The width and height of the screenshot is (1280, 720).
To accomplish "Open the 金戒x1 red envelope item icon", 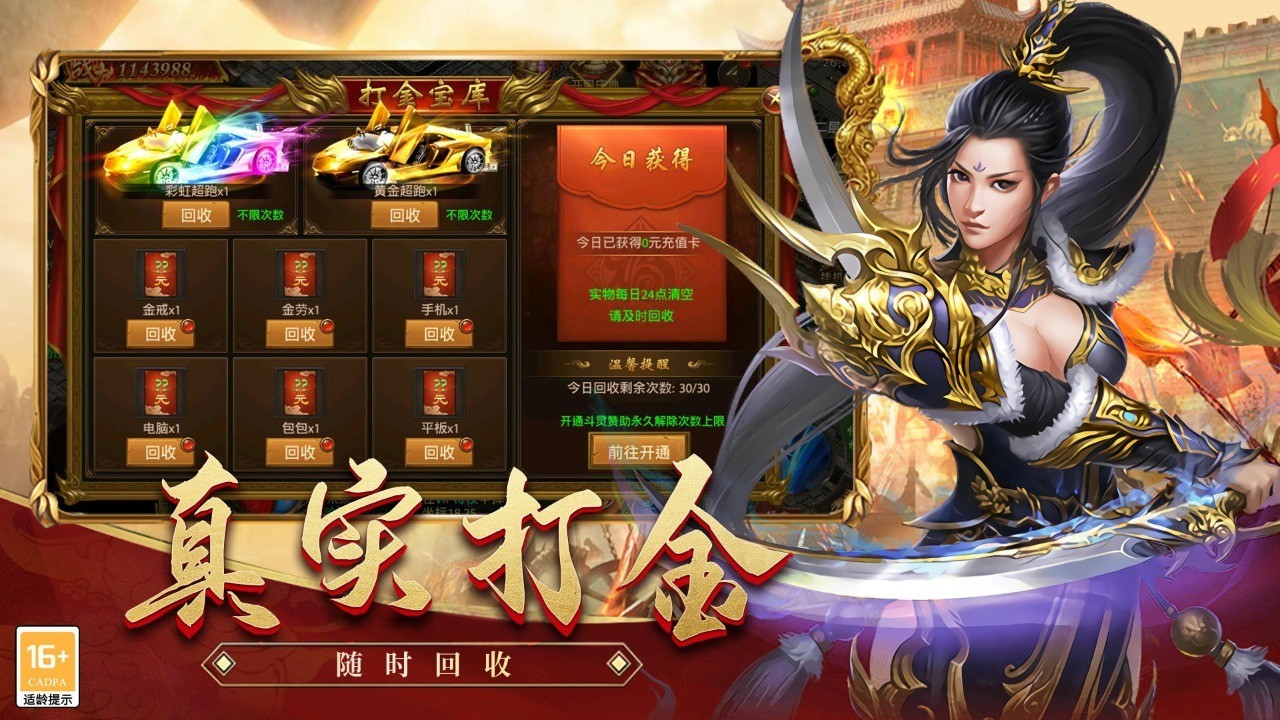I will 160,275.
